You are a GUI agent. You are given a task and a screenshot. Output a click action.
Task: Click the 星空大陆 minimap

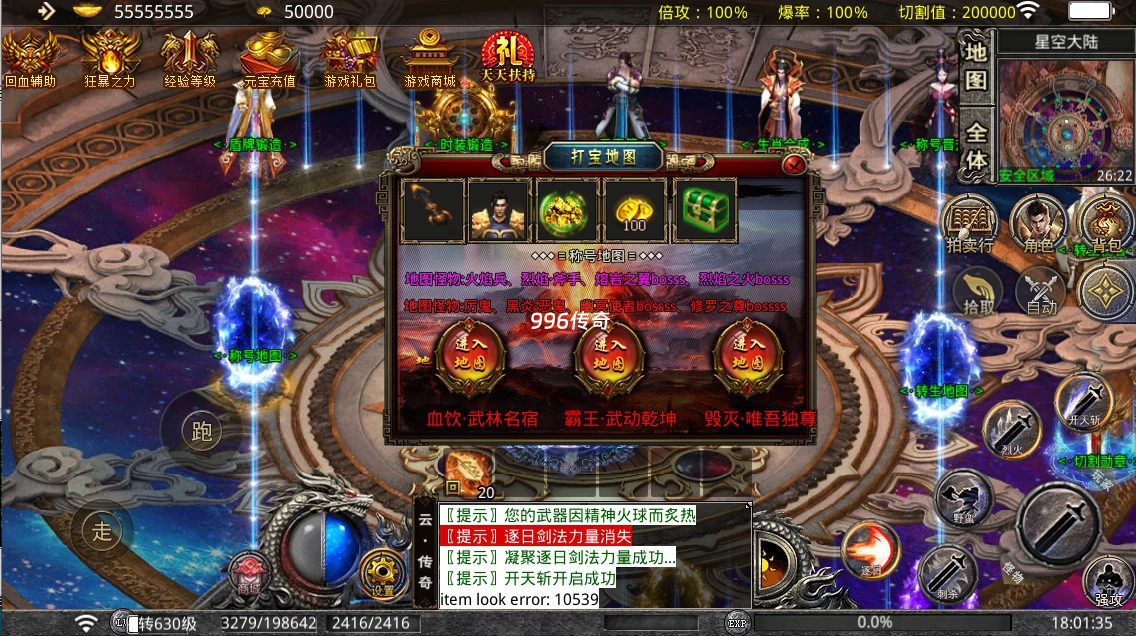click(1063, 120)
